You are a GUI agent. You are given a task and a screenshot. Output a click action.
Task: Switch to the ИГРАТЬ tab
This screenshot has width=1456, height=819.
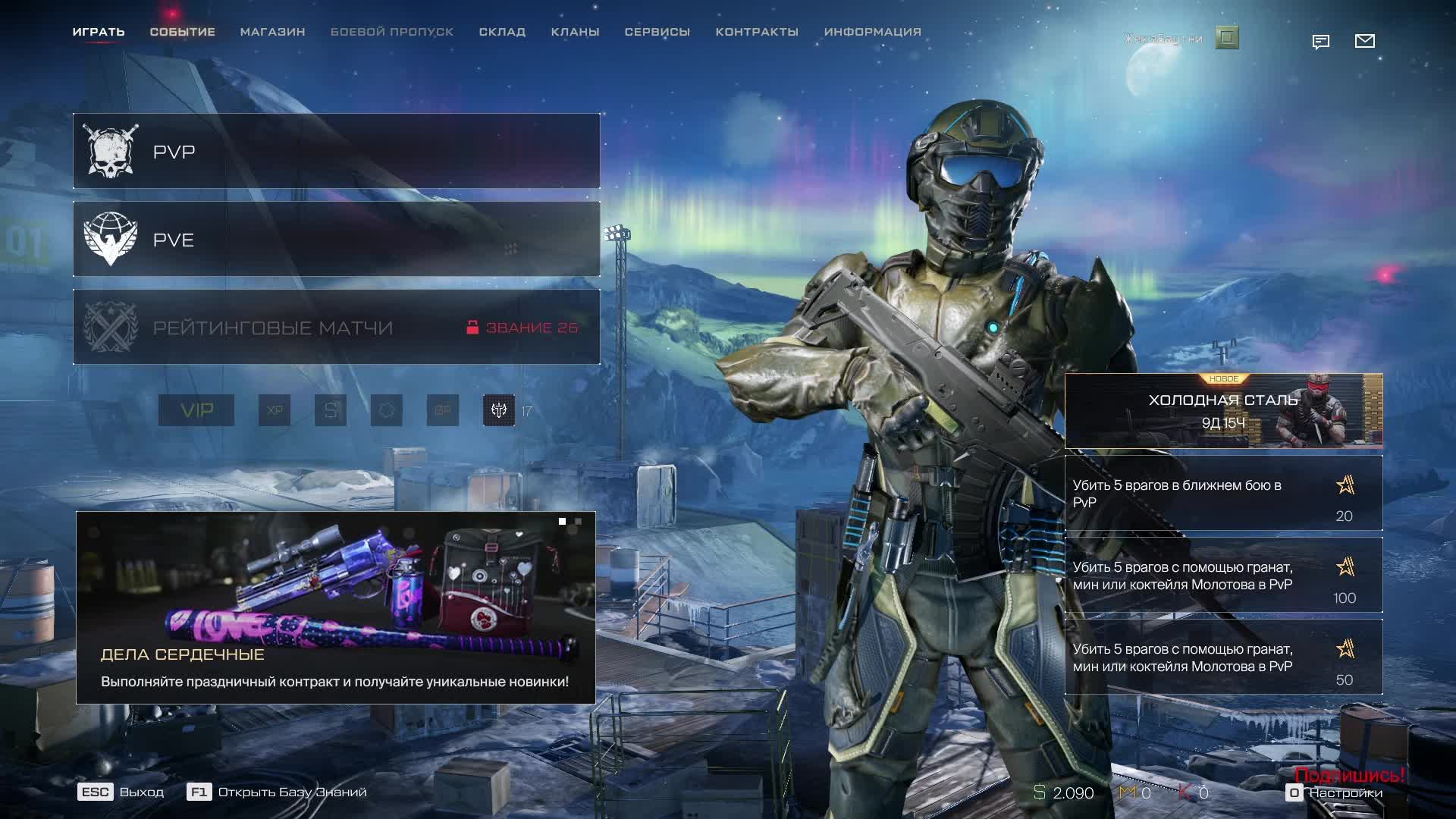tap(99, 32)
